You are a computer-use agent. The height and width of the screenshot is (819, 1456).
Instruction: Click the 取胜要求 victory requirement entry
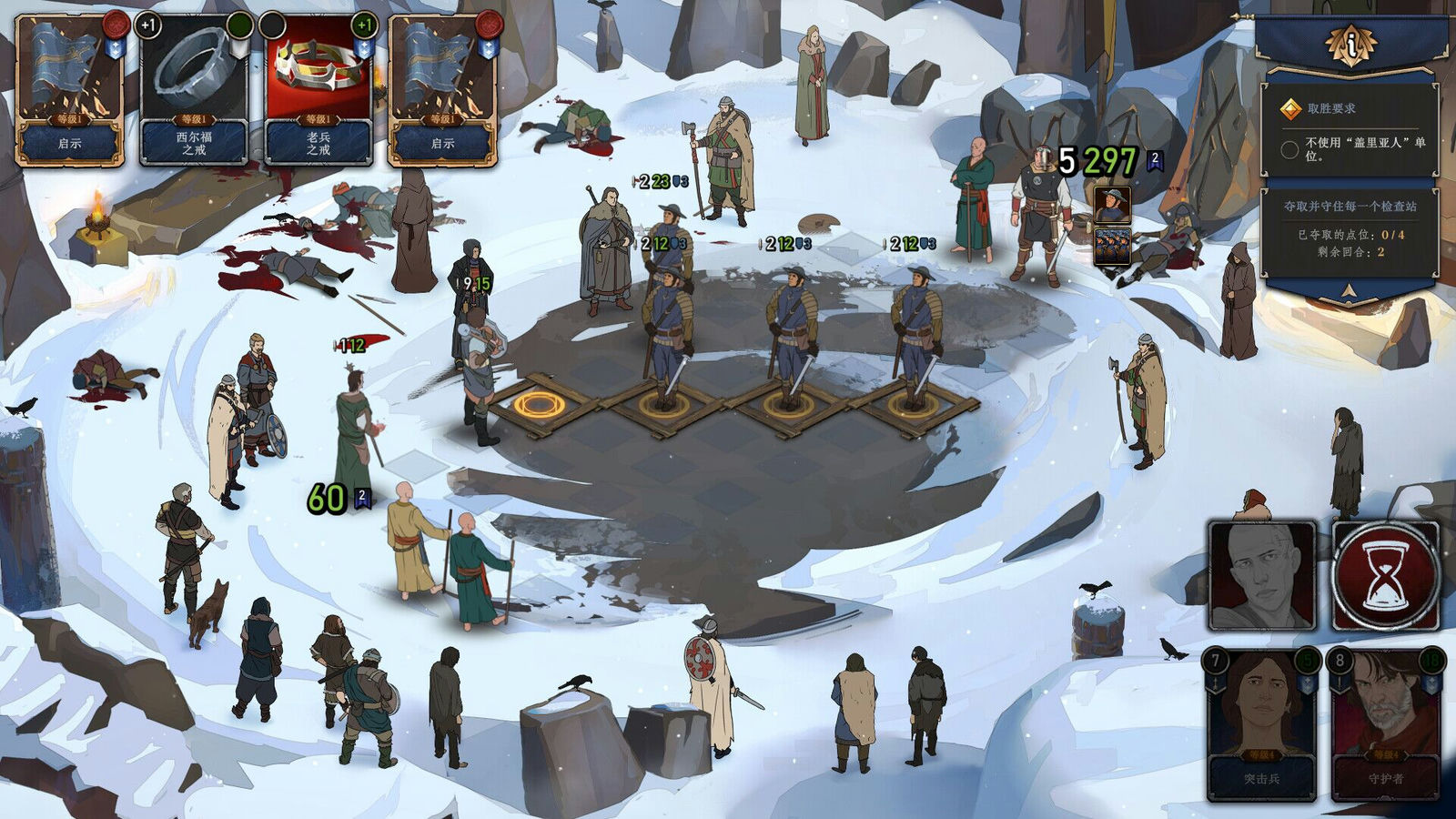click(1331, 109)
